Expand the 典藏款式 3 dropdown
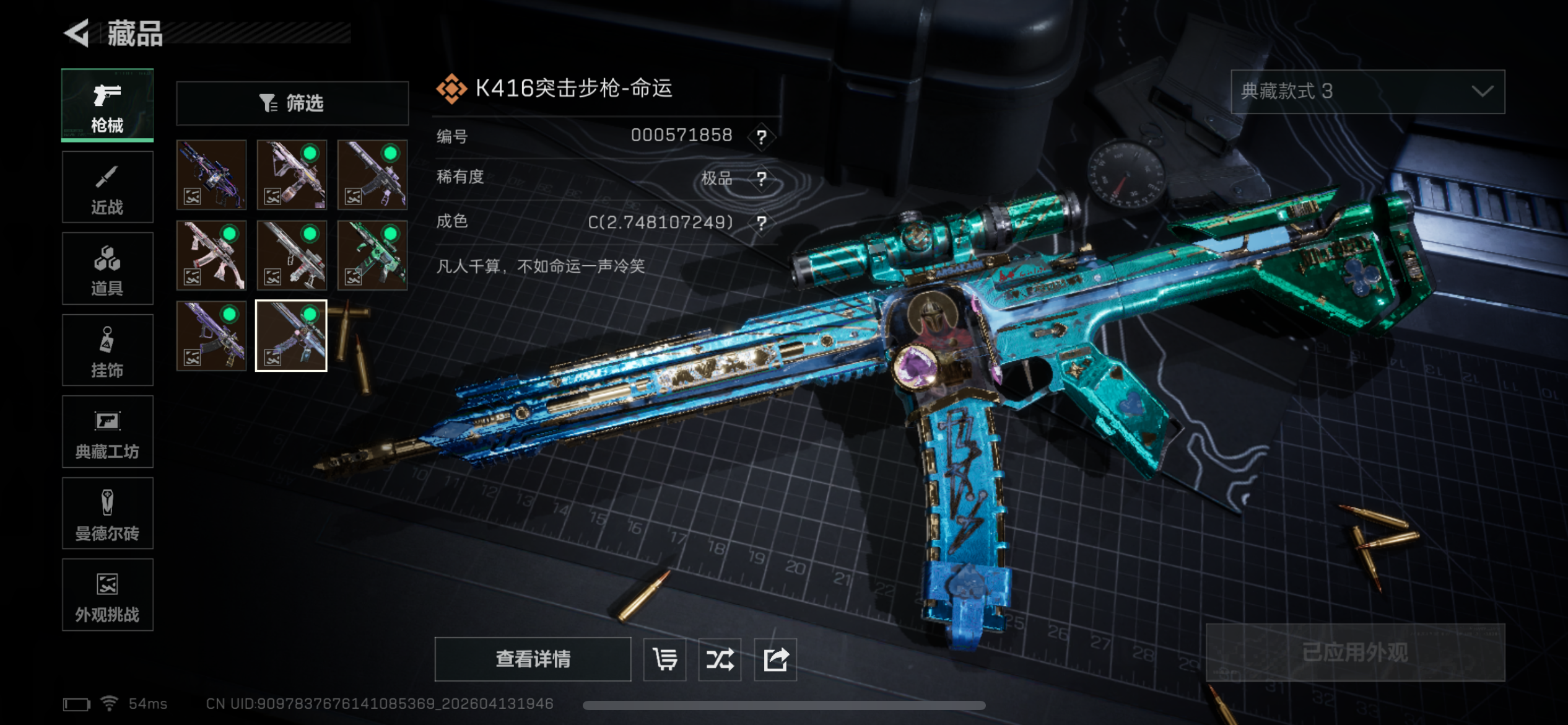Screen dimensions: 1568x725 point(1367,92)
